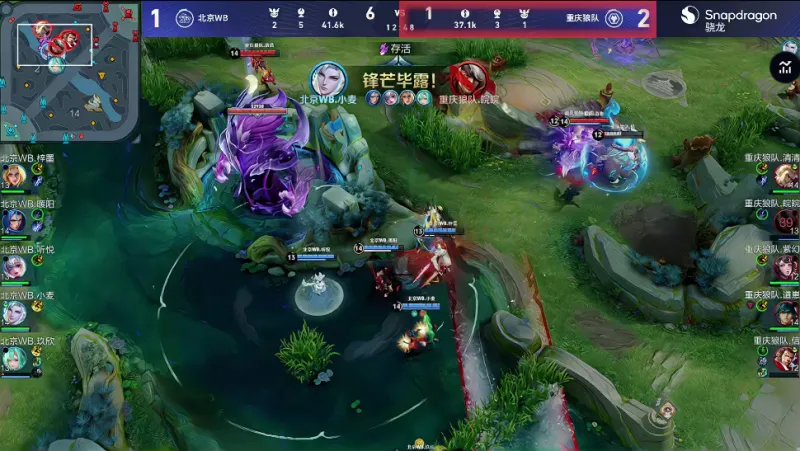This screenshot has height=451, width=800.
Task: Click the large 小麦 hero portrait in kill banner
Action: point(330,80)
